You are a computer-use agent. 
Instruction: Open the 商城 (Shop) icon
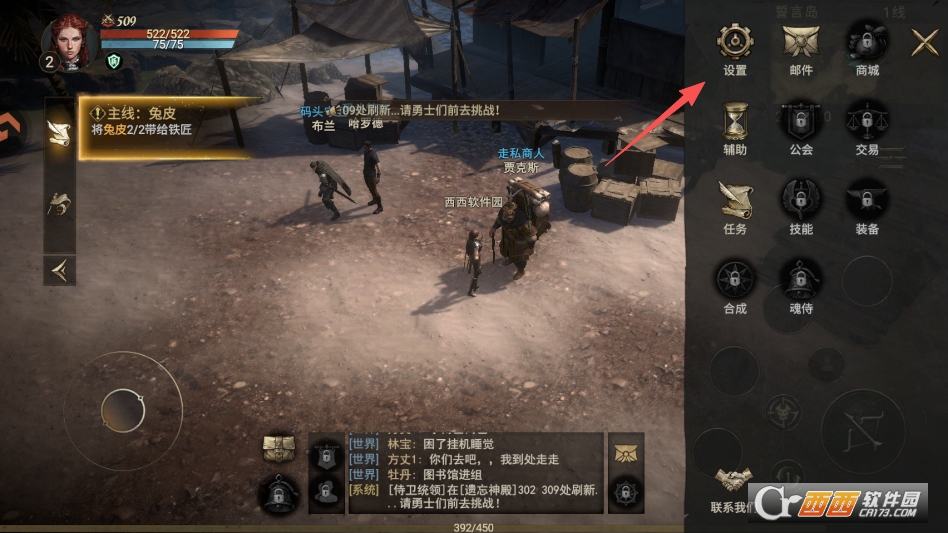pos(867,43)
